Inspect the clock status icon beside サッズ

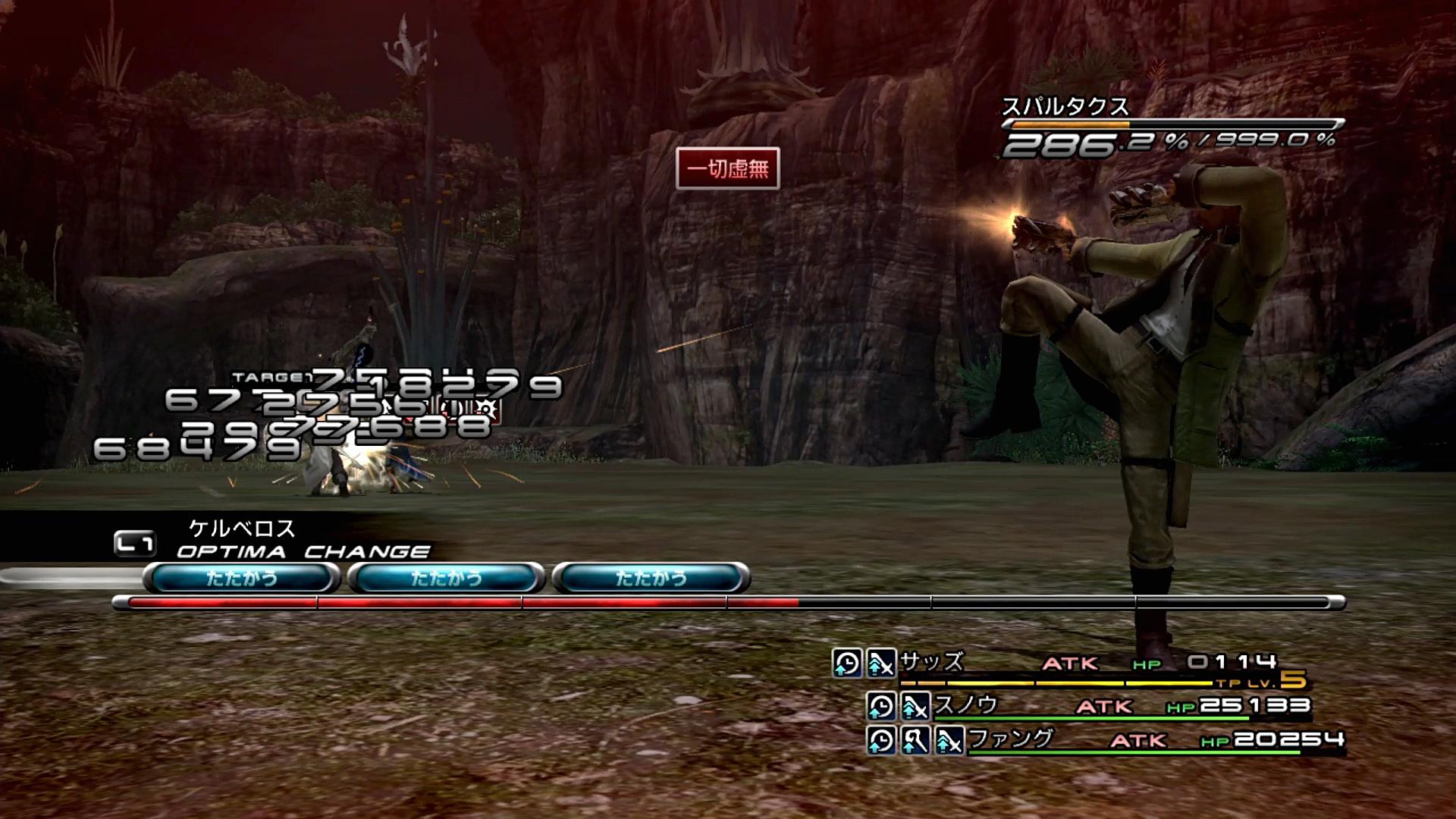click(847, 664)
